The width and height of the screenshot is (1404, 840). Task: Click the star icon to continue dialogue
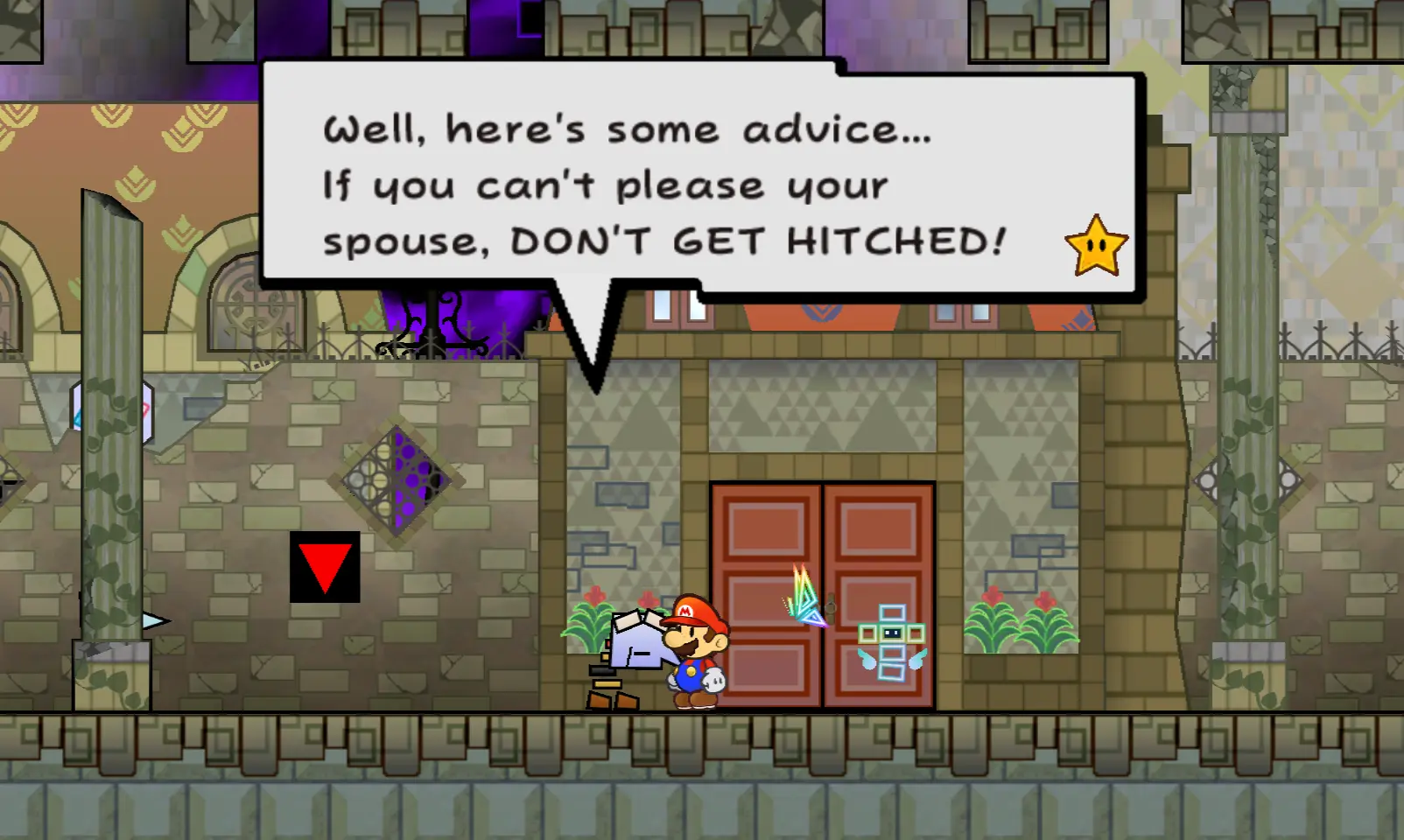tap(1096, 246)
